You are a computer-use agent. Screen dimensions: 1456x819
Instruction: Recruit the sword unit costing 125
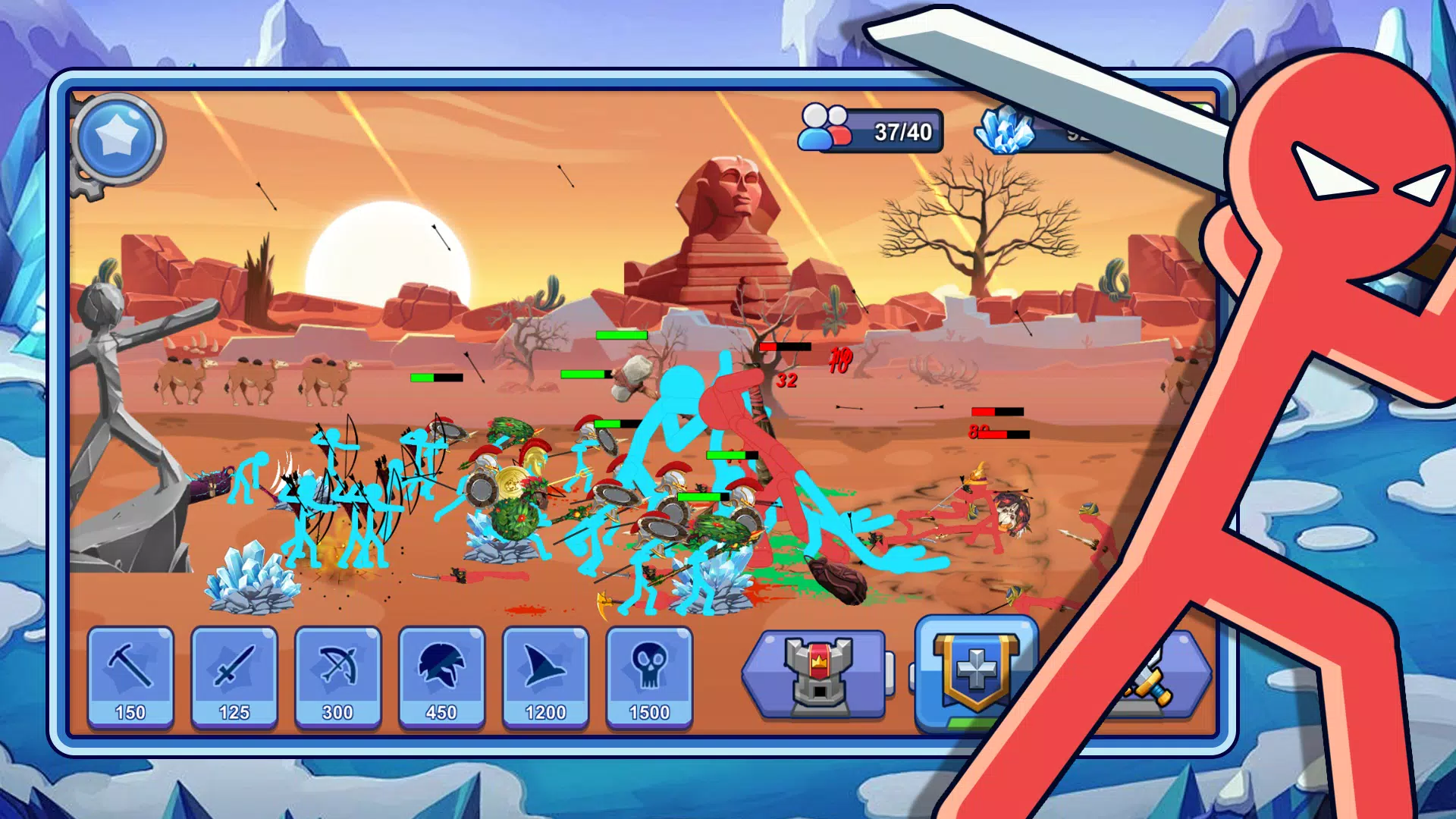tap(234, 677)
